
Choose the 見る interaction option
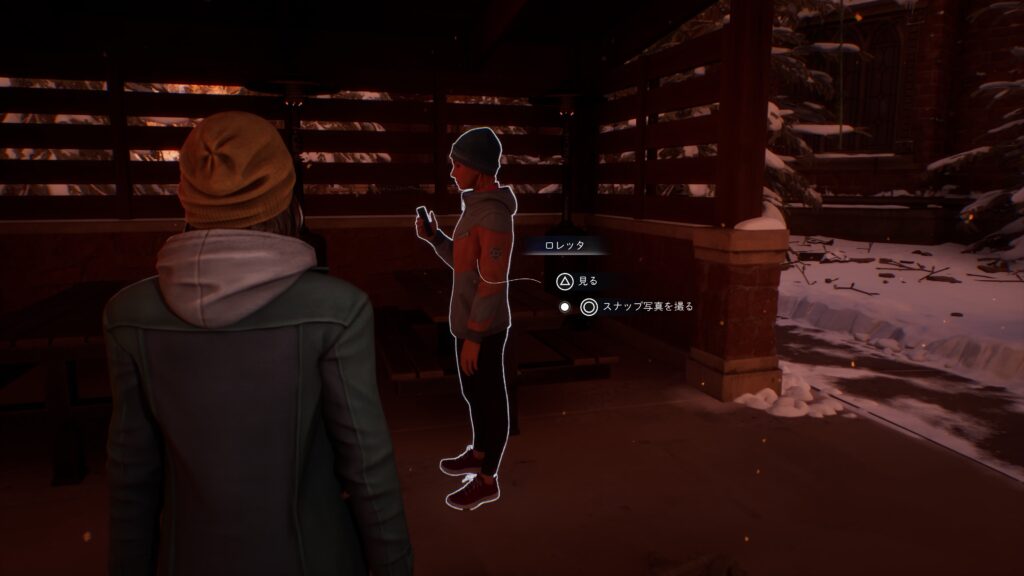pos(577,282)
